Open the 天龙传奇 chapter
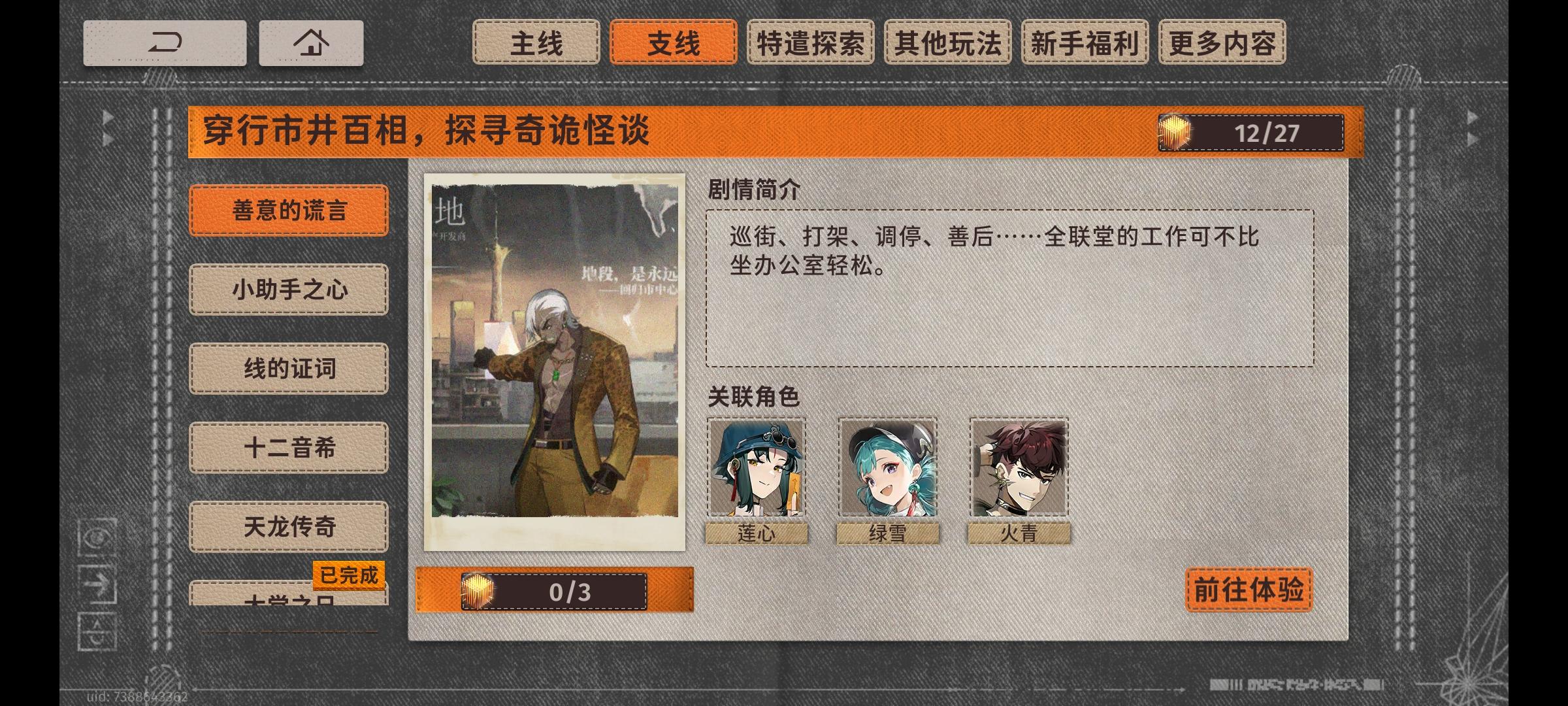The height and width of the screenshot is (706, 1568). pos(289,527)
